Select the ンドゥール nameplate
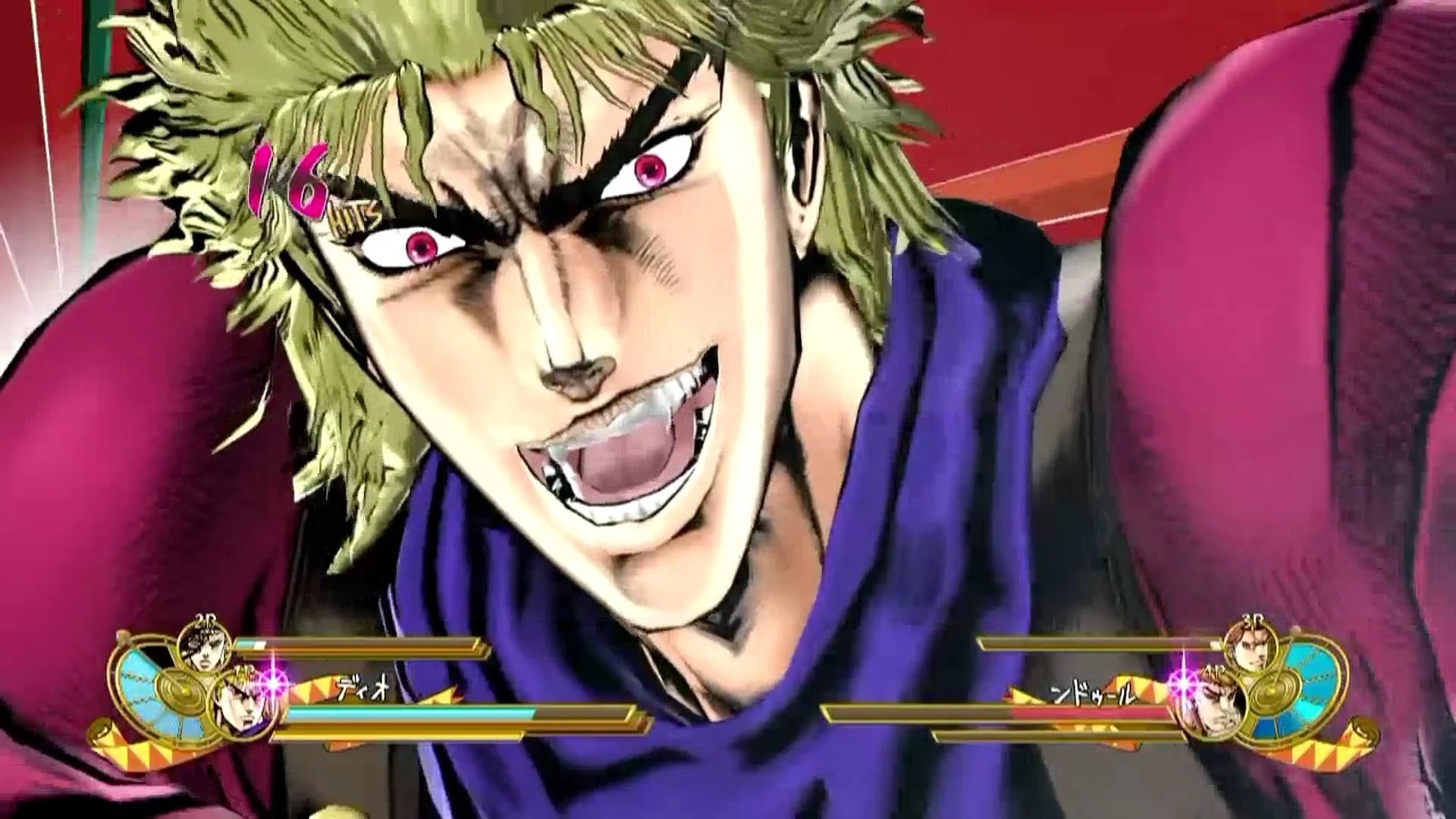The height and width of the screenshot is (819, 1456). pyautogui.click(x=1092, y=693)
